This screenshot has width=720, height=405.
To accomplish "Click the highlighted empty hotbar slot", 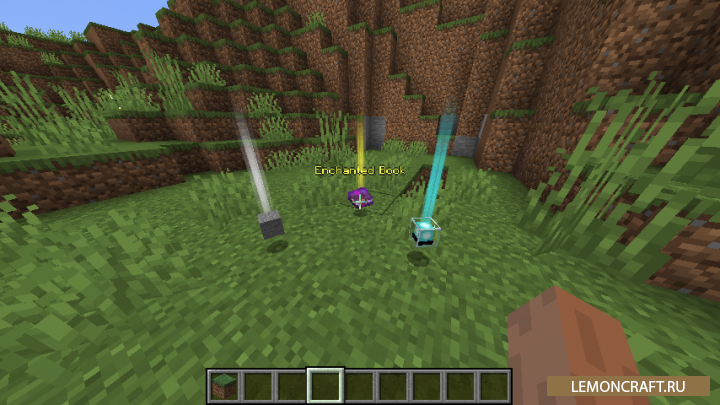I will pos(326,385).
